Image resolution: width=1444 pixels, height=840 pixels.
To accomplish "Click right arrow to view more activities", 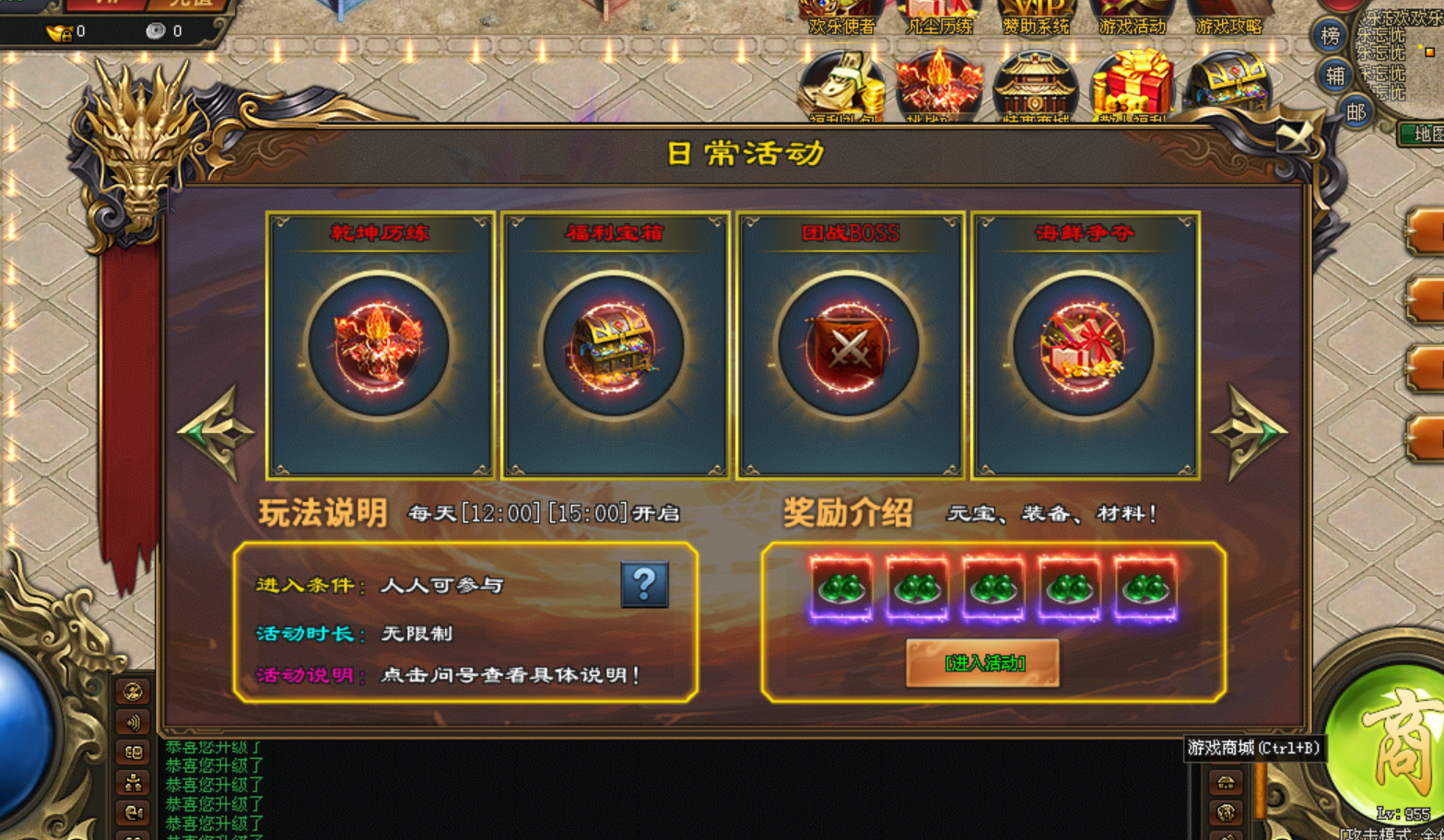I will (1251, 431).
